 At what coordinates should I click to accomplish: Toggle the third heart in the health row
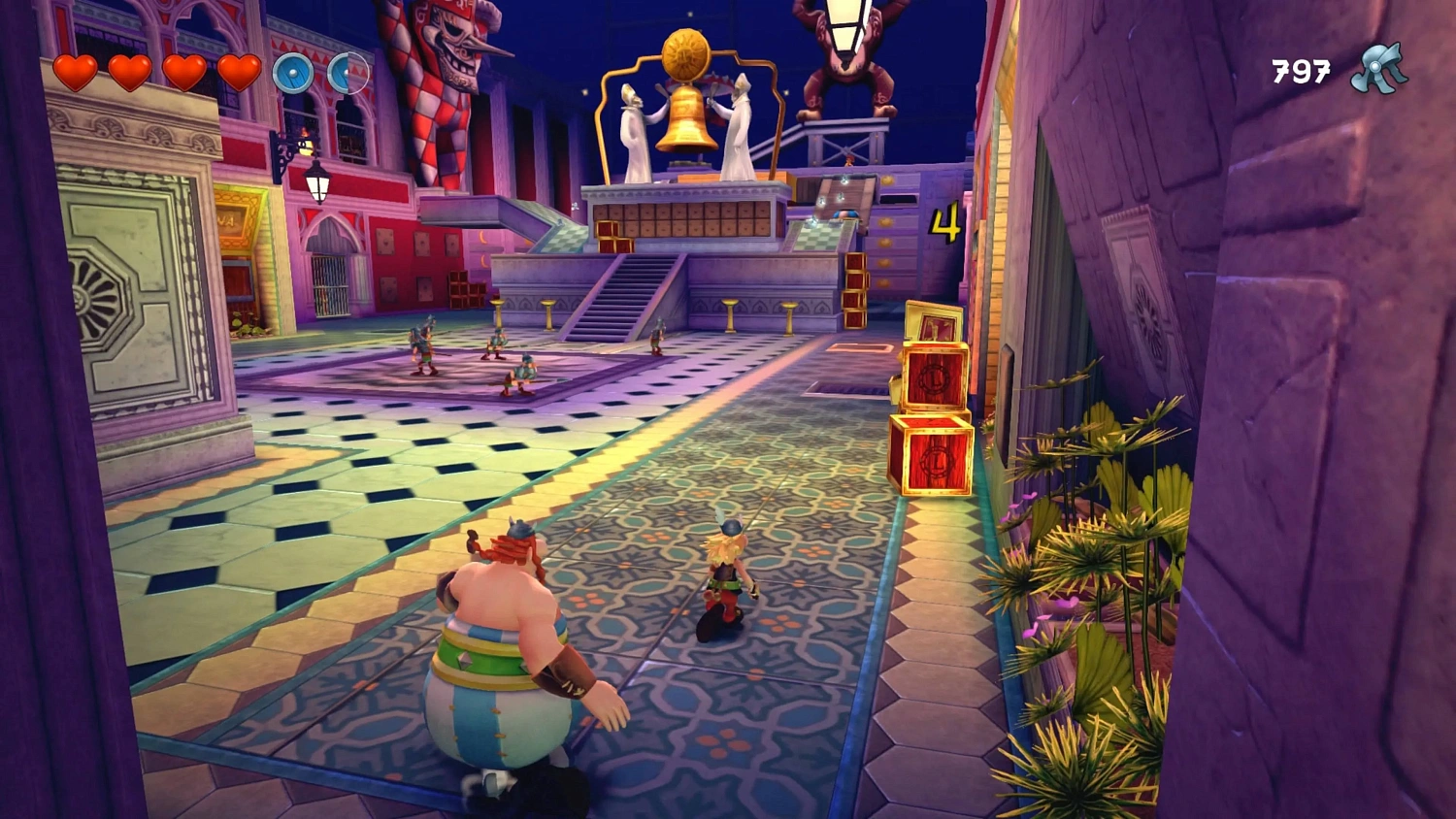click(185, 73)
